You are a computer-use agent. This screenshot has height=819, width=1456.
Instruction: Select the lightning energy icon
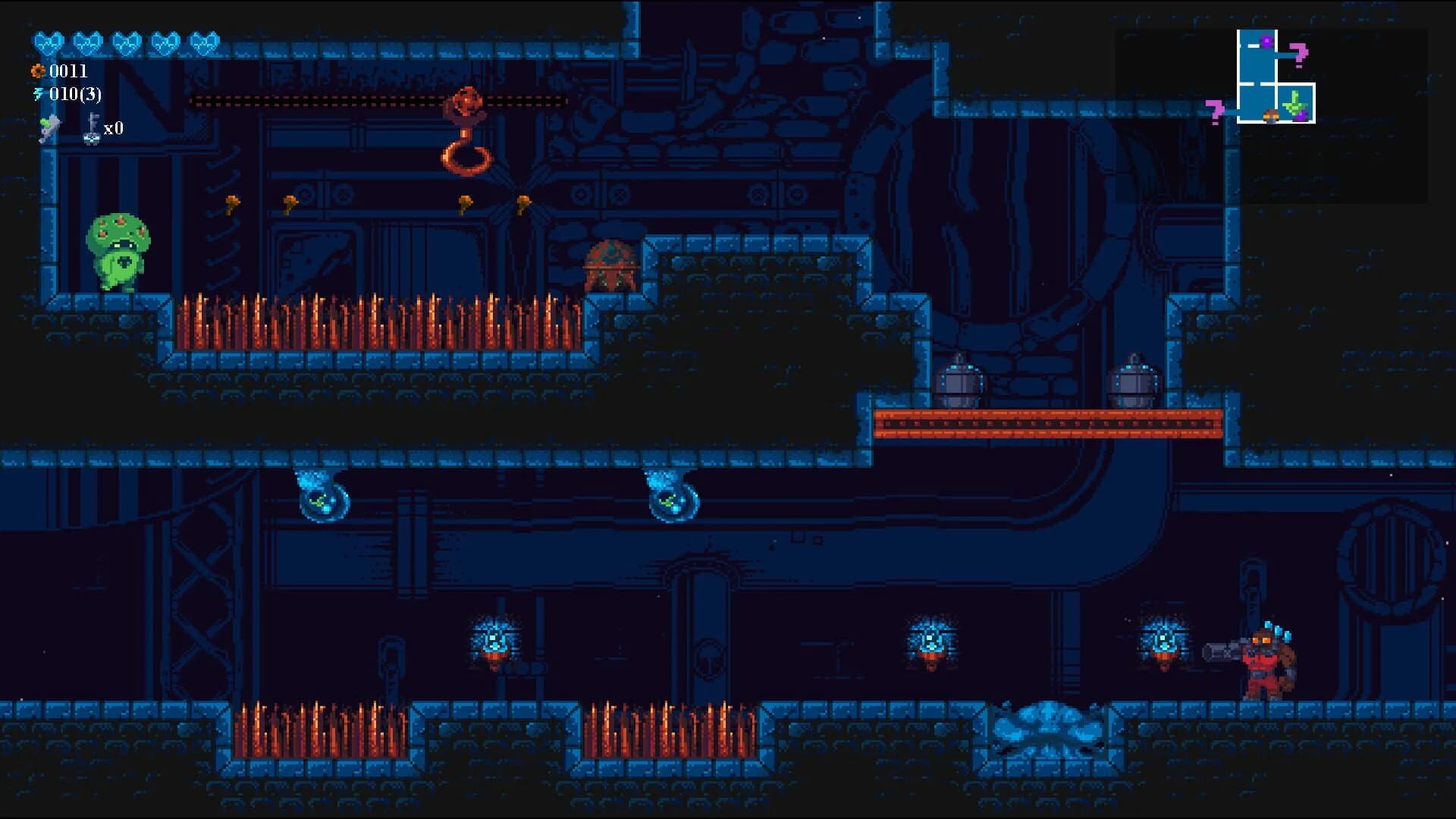[38, 96]
